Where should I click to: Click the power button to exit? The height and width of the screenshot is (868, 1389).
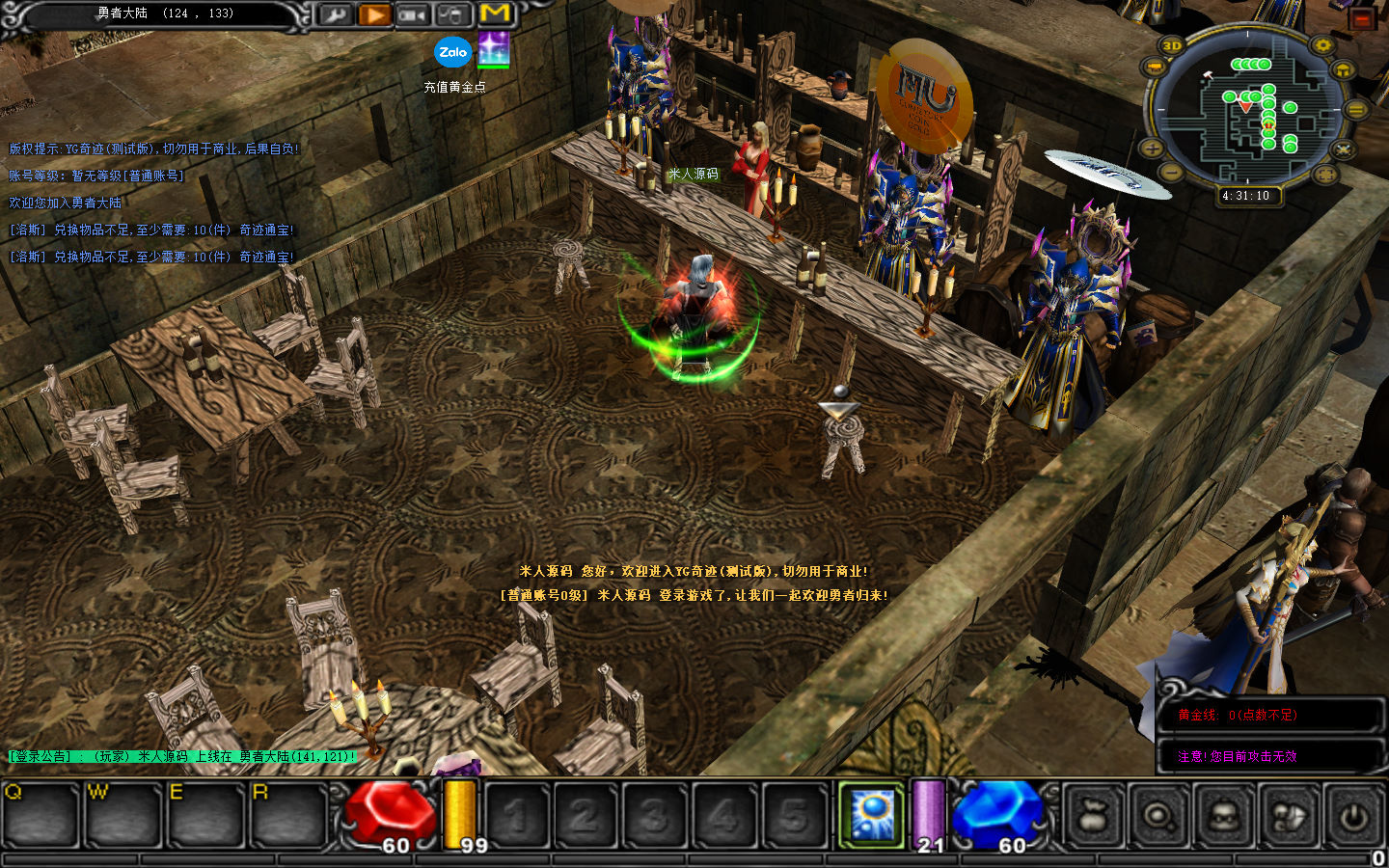1353,816
